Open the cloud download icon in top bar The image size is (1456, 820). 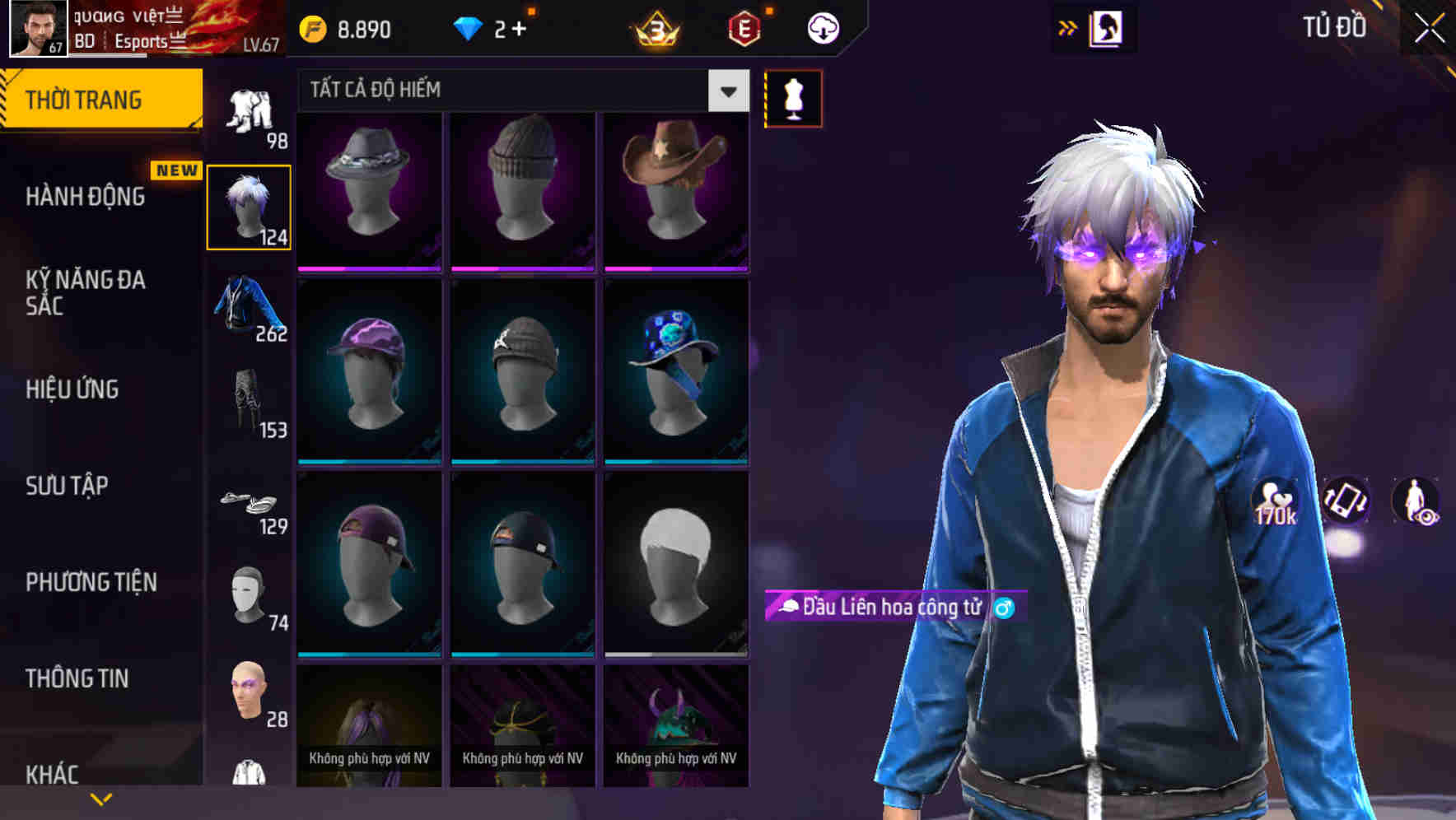822,27
